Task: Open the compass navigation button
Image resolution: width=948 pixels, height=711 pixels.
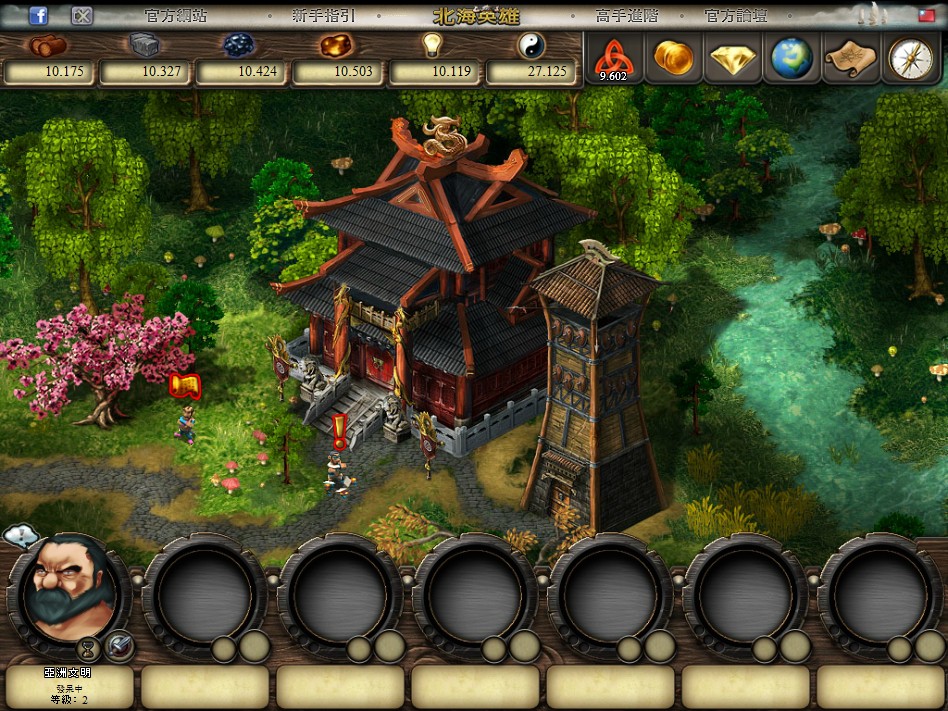Action: tap(909, 58)
